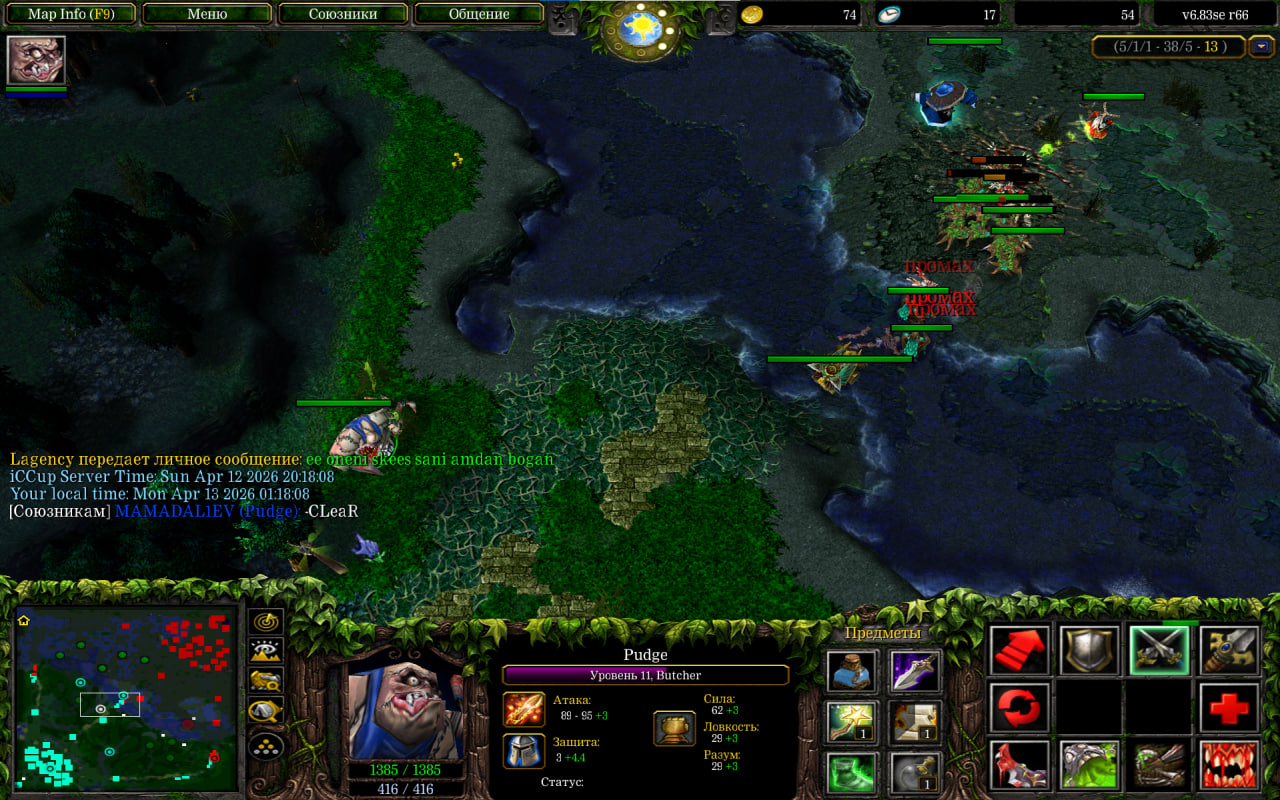Screen dimensions: 1280x800
Task: Activate the Meat Hook ability
Action: (x=1020, y=765)
